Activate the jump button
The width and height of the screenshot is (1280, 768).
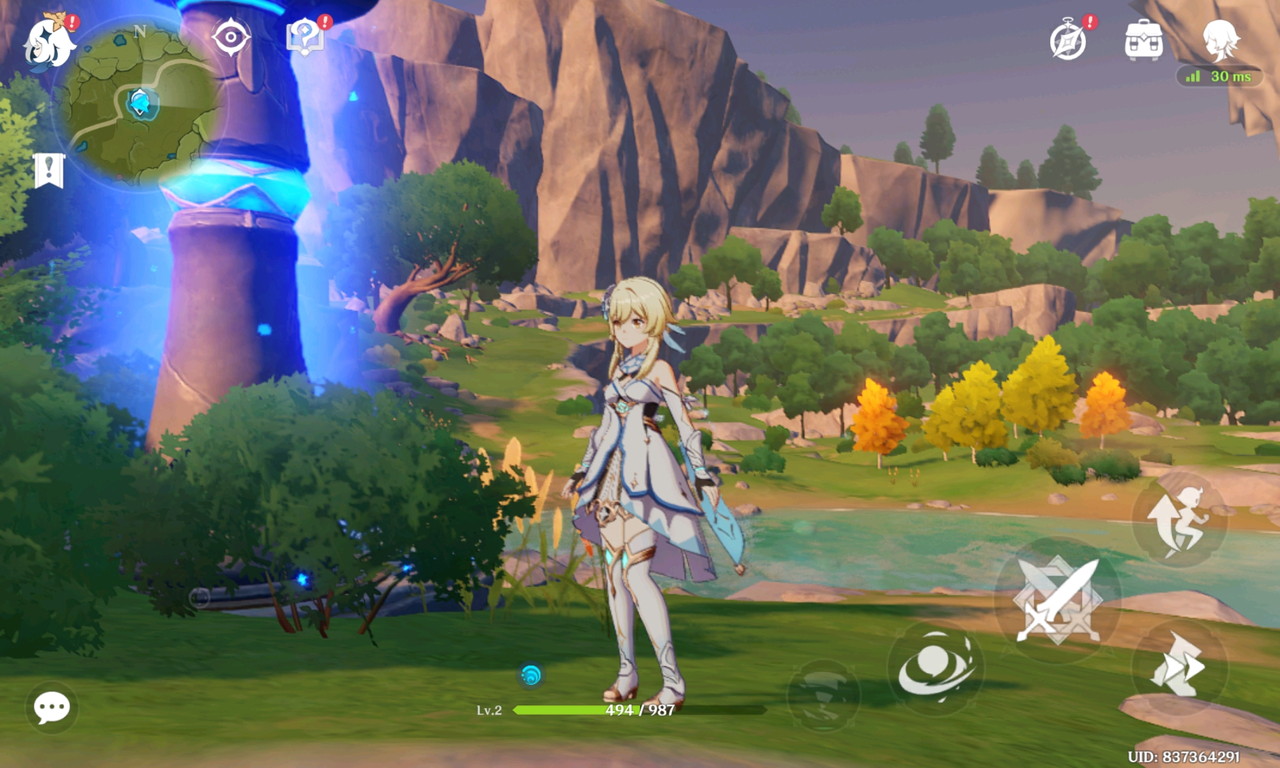(1179, 520)
